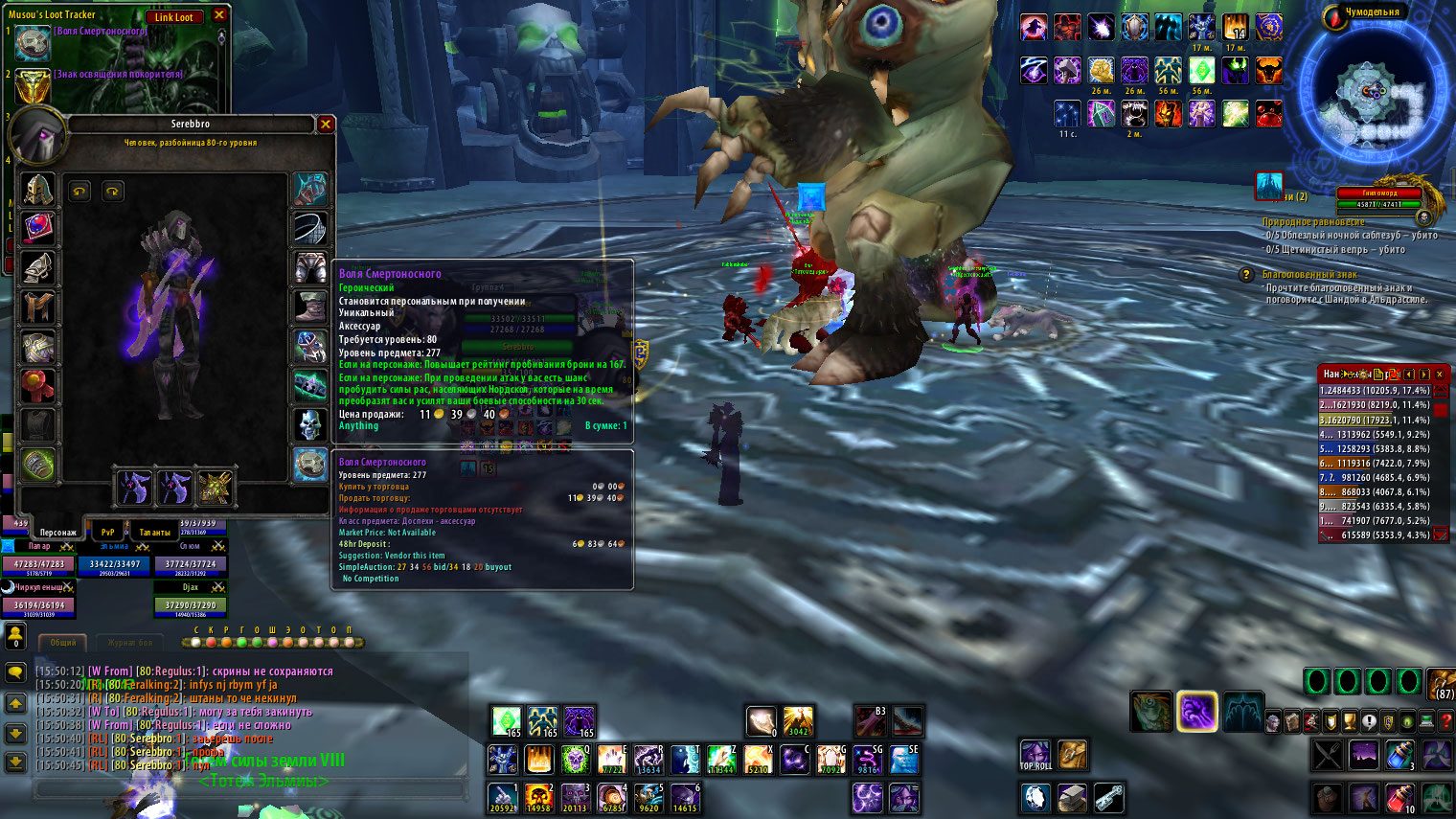Use the pointing hand ability on key 1

(503, 797)
